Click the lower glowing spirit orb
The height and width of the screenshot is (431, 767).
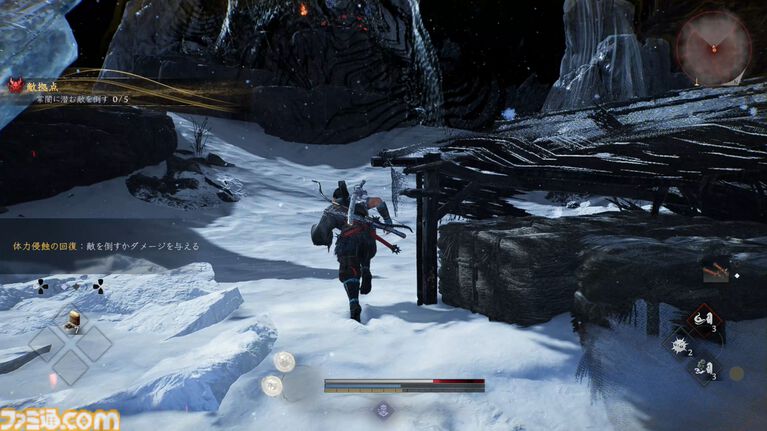tap(271, 385)
